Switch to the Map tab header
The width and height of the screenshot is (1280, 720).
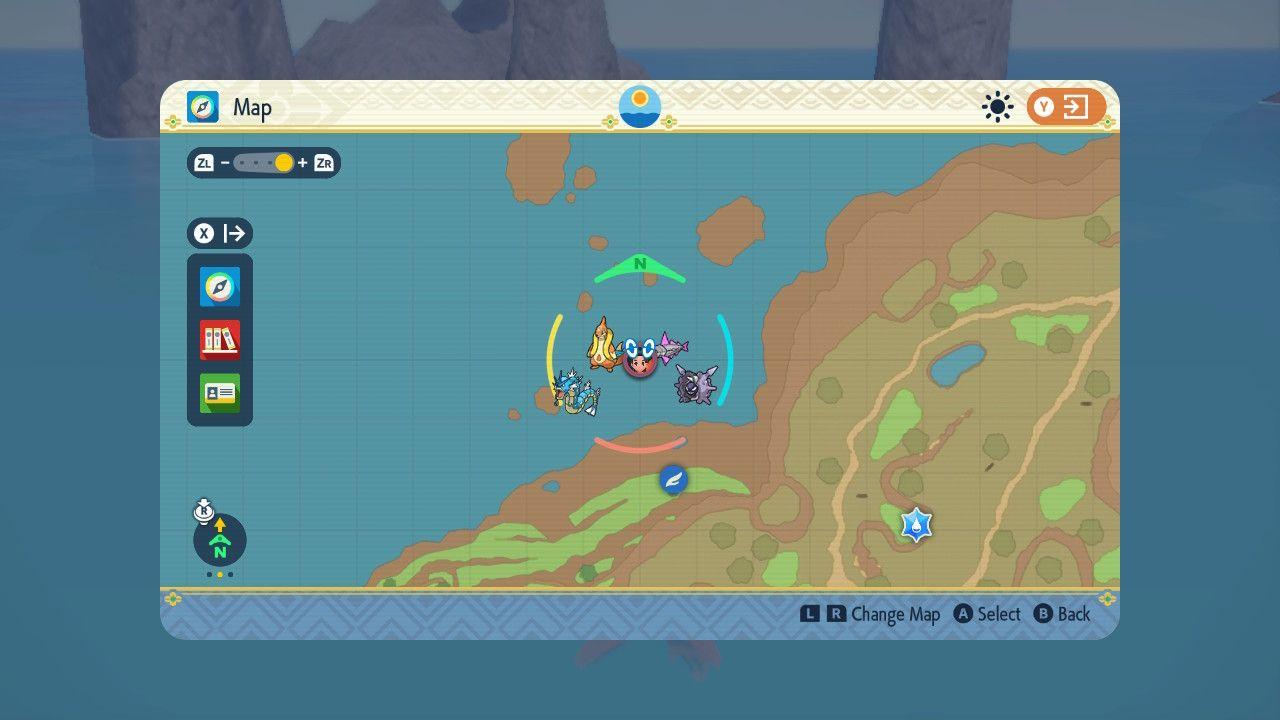point(252,107)
